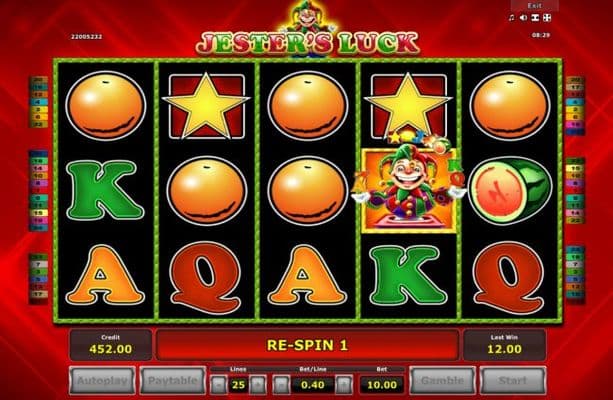Exit the game
The width and height of the screenshot is (613, 400).
click(x=535, y=5)
